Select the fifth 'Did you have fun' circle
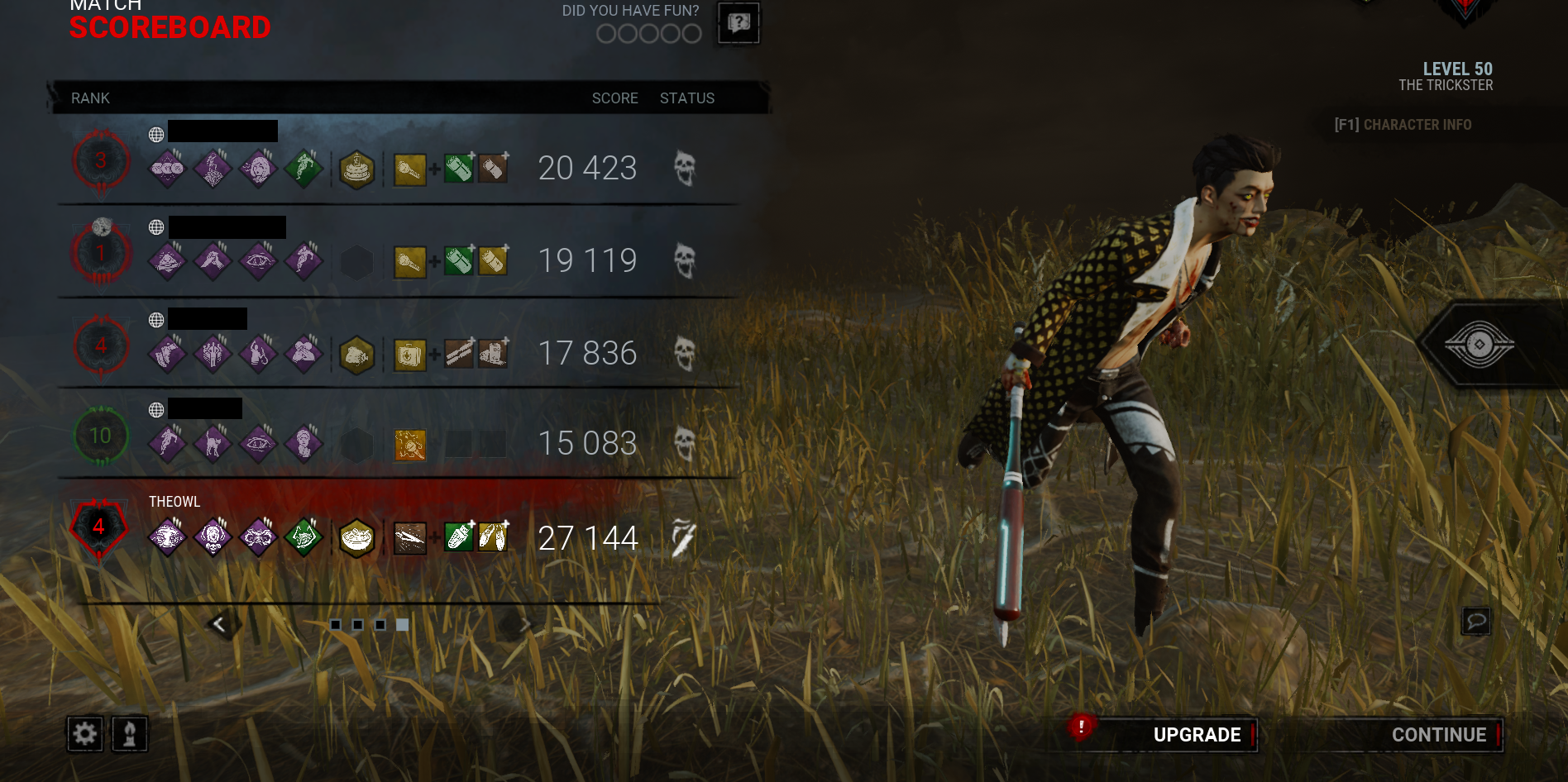 pyautogui.click(x=692, y=35)
